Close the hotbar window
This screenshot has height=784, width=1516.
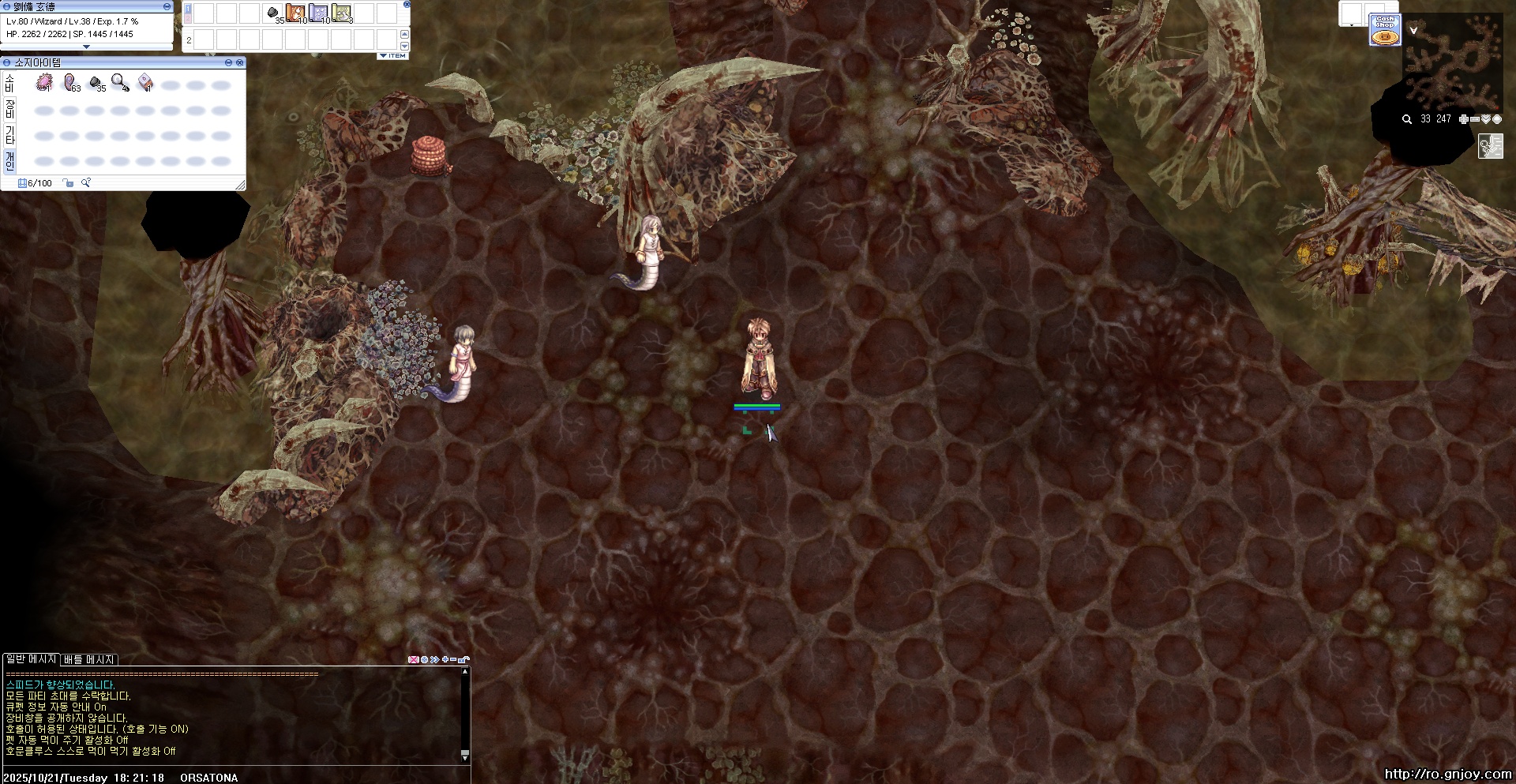(407, 4)
